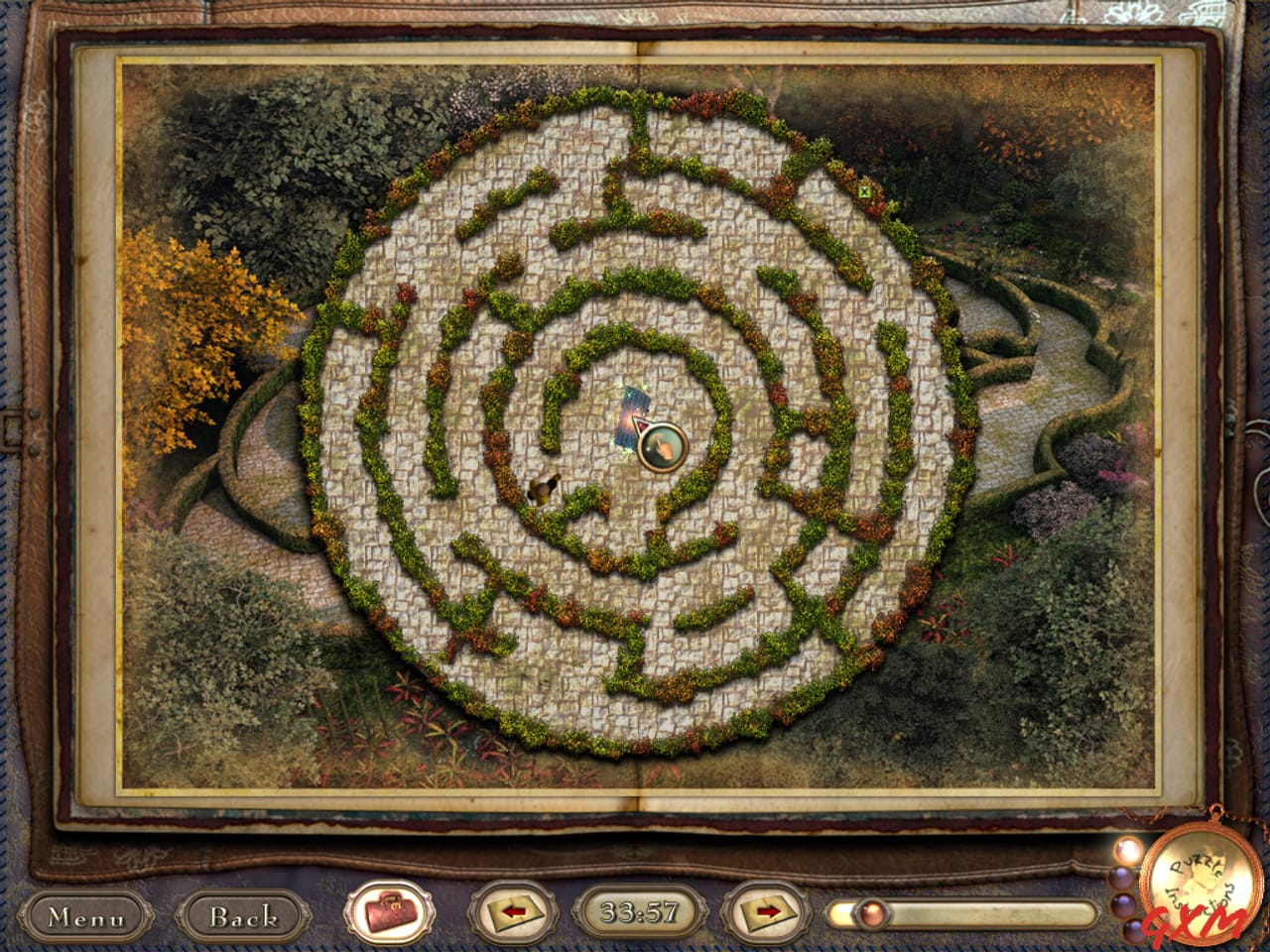
Task: Toggle the third purple orb in the column
Action: click(1123, 904)
